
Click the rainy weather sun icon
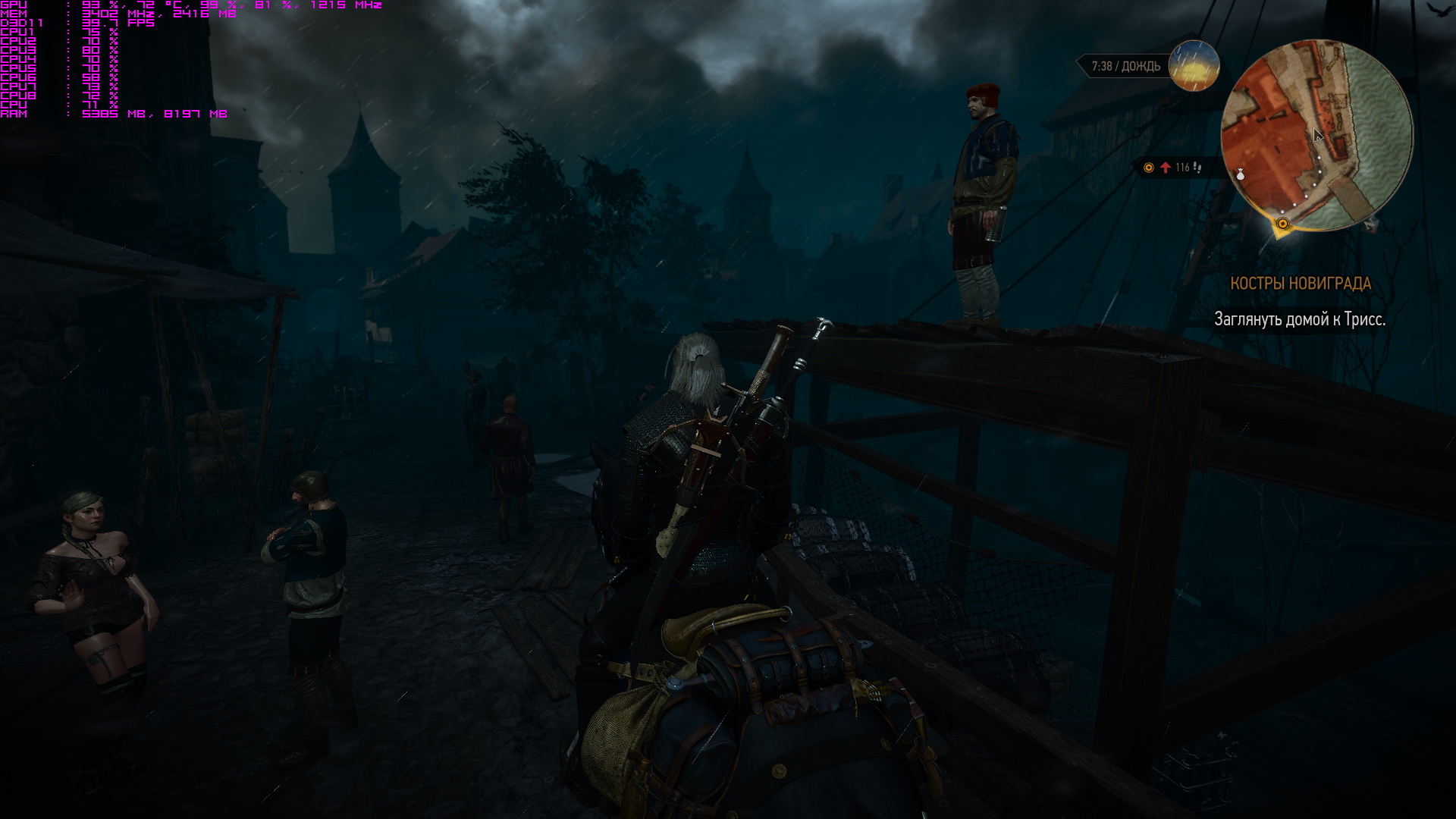(1194, 66)
